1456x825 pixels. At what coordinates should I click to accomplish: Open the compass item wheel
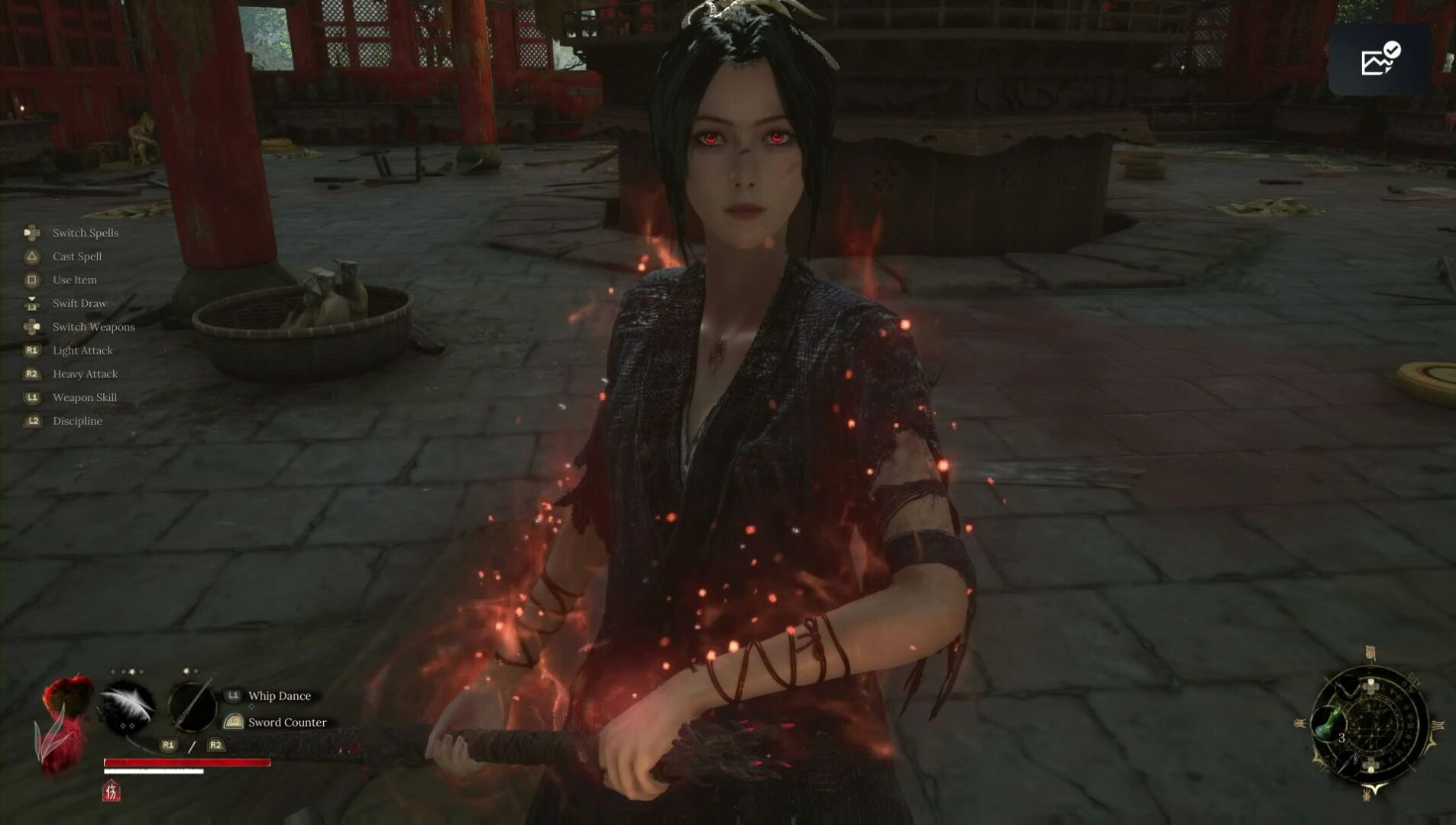click(x=1370, y=726)
